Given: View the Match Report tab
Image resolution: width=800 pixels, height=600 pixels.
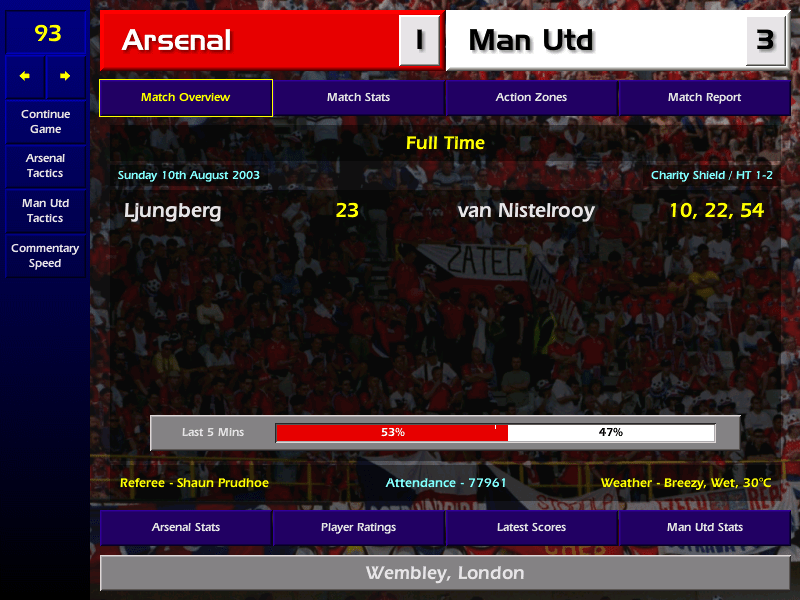Looking at the screenshot, I should coord(704,98).
